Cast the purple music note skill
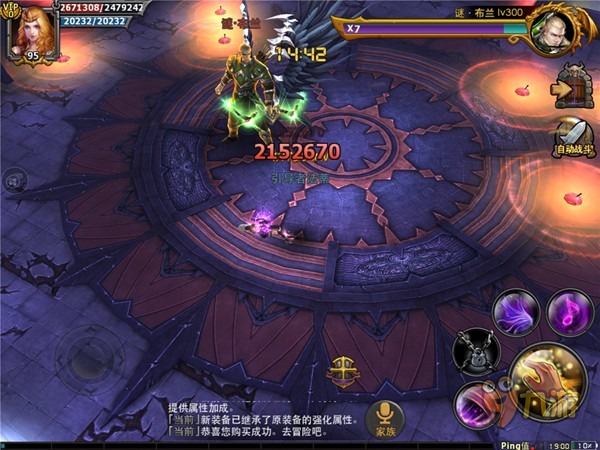600x450 pixels. (x=569, y=309)
